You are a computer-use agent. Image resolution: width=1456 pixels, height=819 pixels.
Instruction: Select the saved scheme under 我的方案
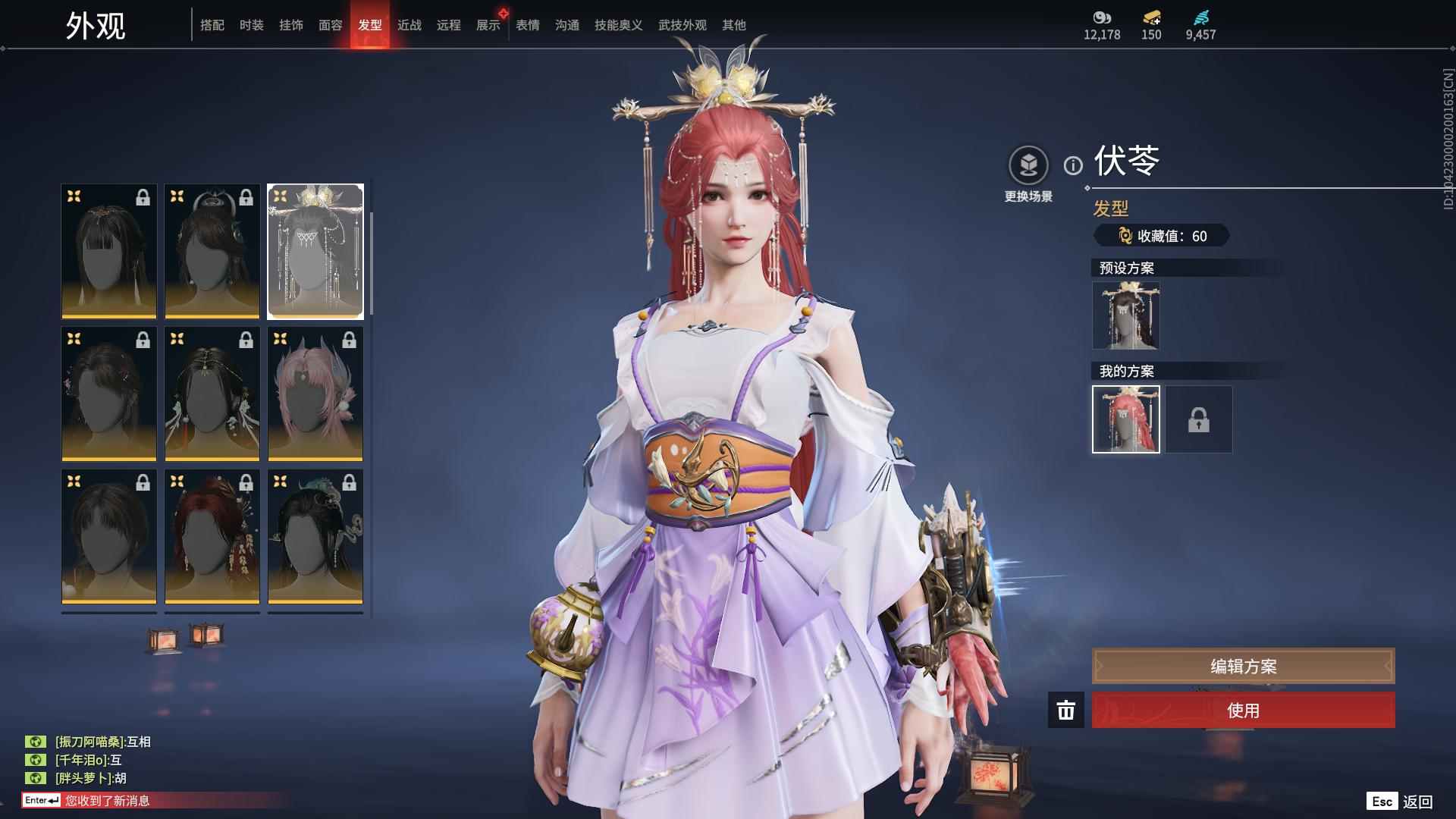click(1125, 419)
